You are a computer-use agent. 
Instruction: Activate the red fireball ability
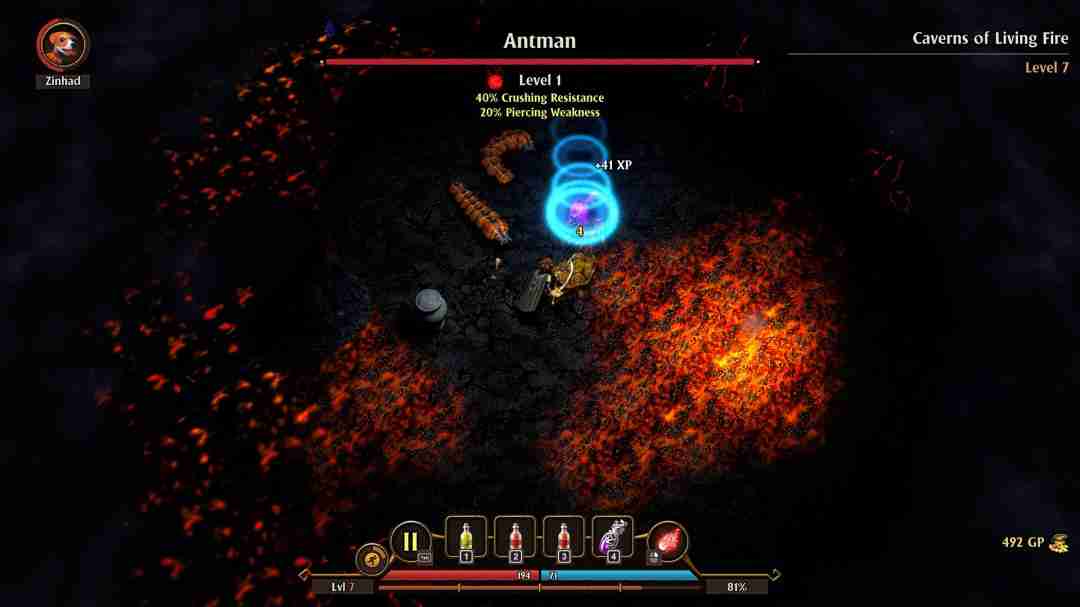pyautogui.click(x=667, y=543)
